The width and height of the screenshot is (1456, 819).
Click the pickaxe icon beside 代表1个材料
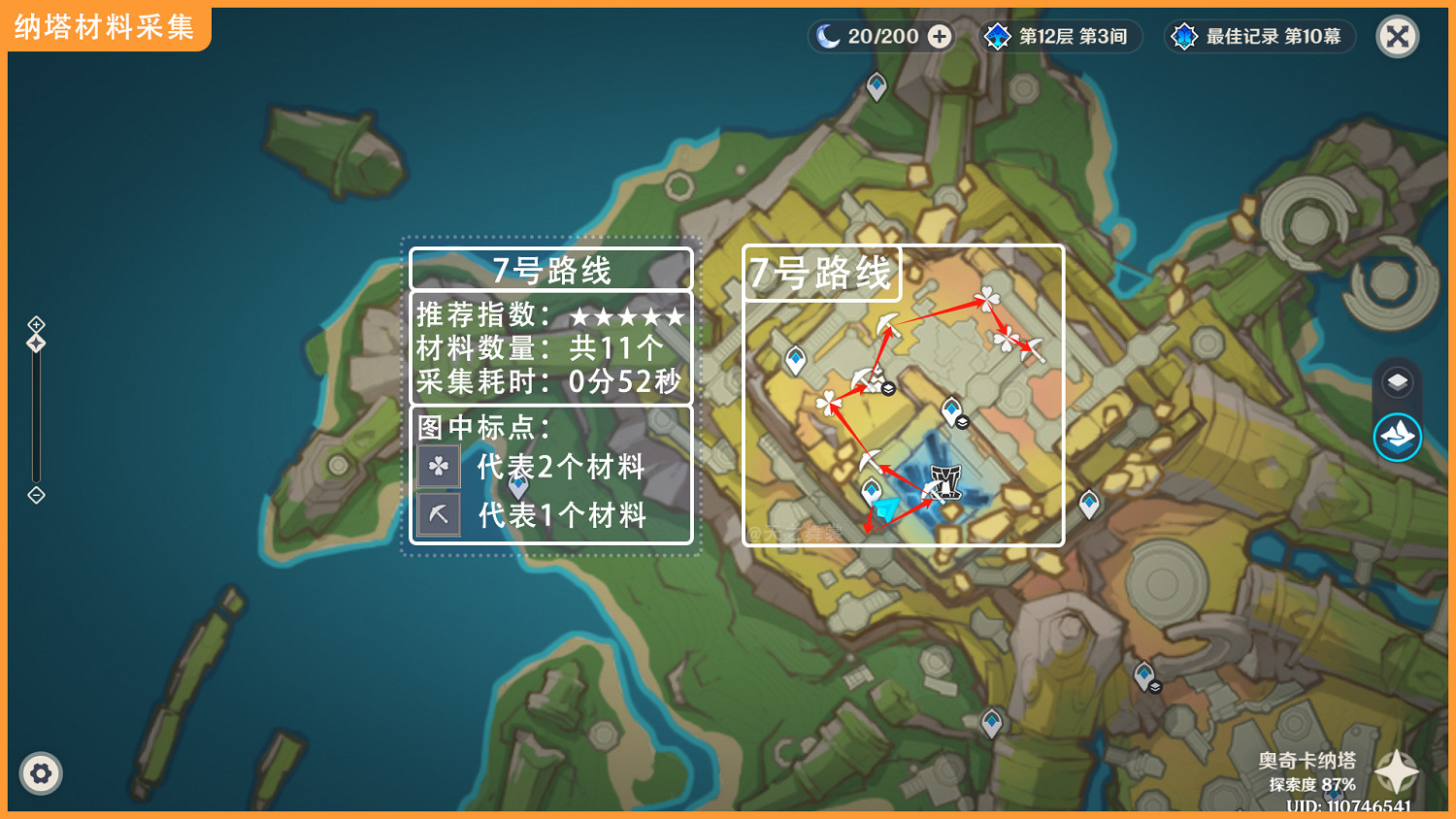coord(438,515)
